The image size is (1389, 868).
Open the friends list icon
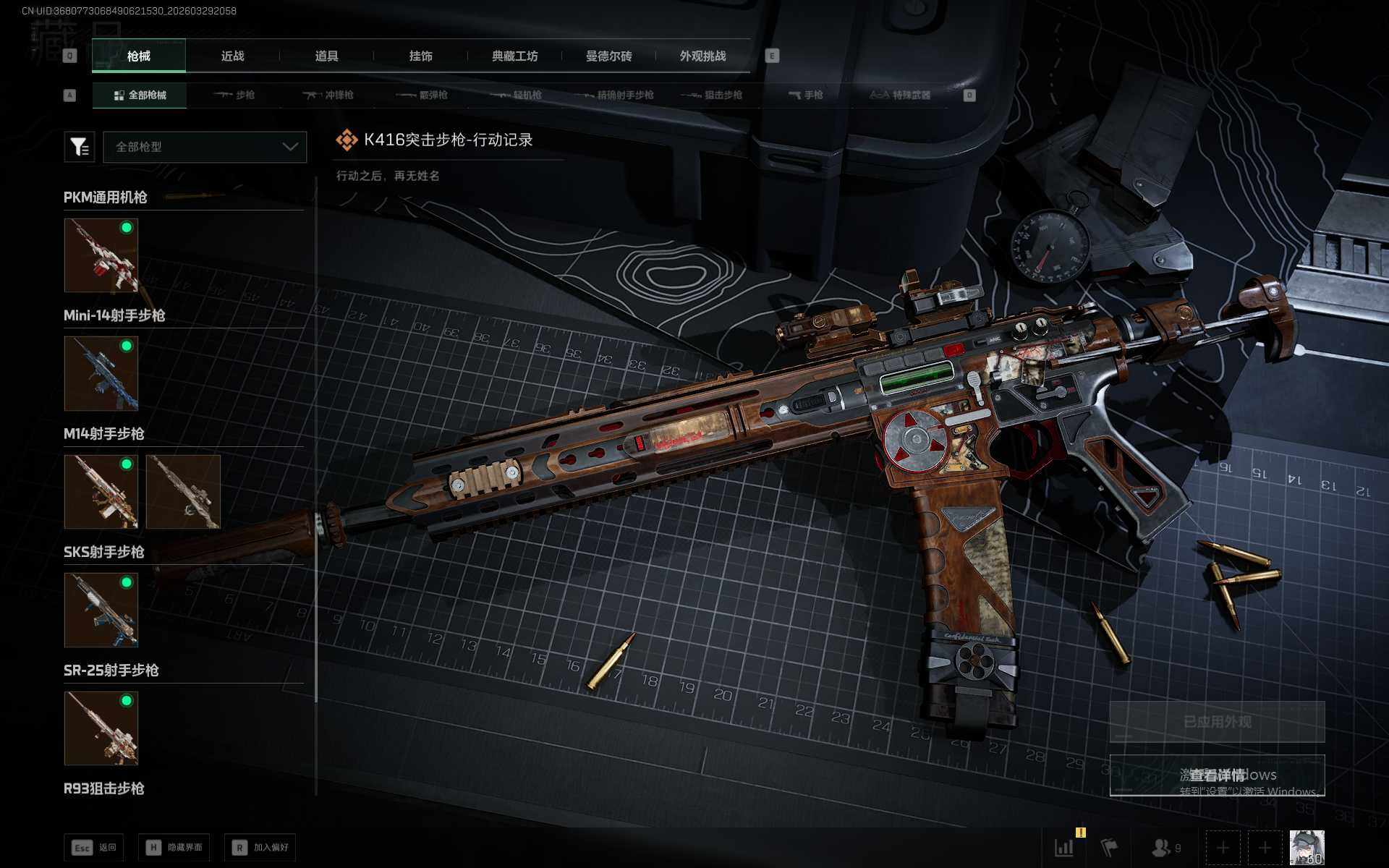(1165, 847)
